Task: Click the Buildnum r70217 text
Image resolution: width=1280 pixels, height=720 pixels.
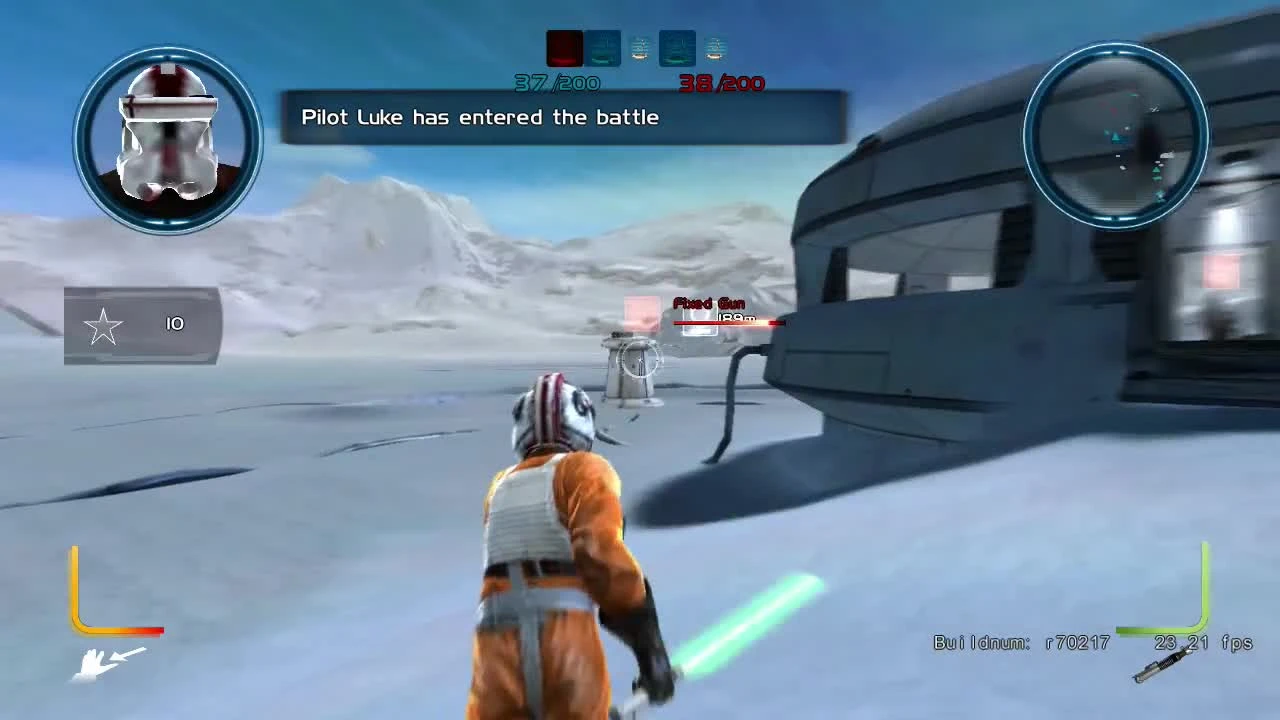Action: pos(1020,643)
